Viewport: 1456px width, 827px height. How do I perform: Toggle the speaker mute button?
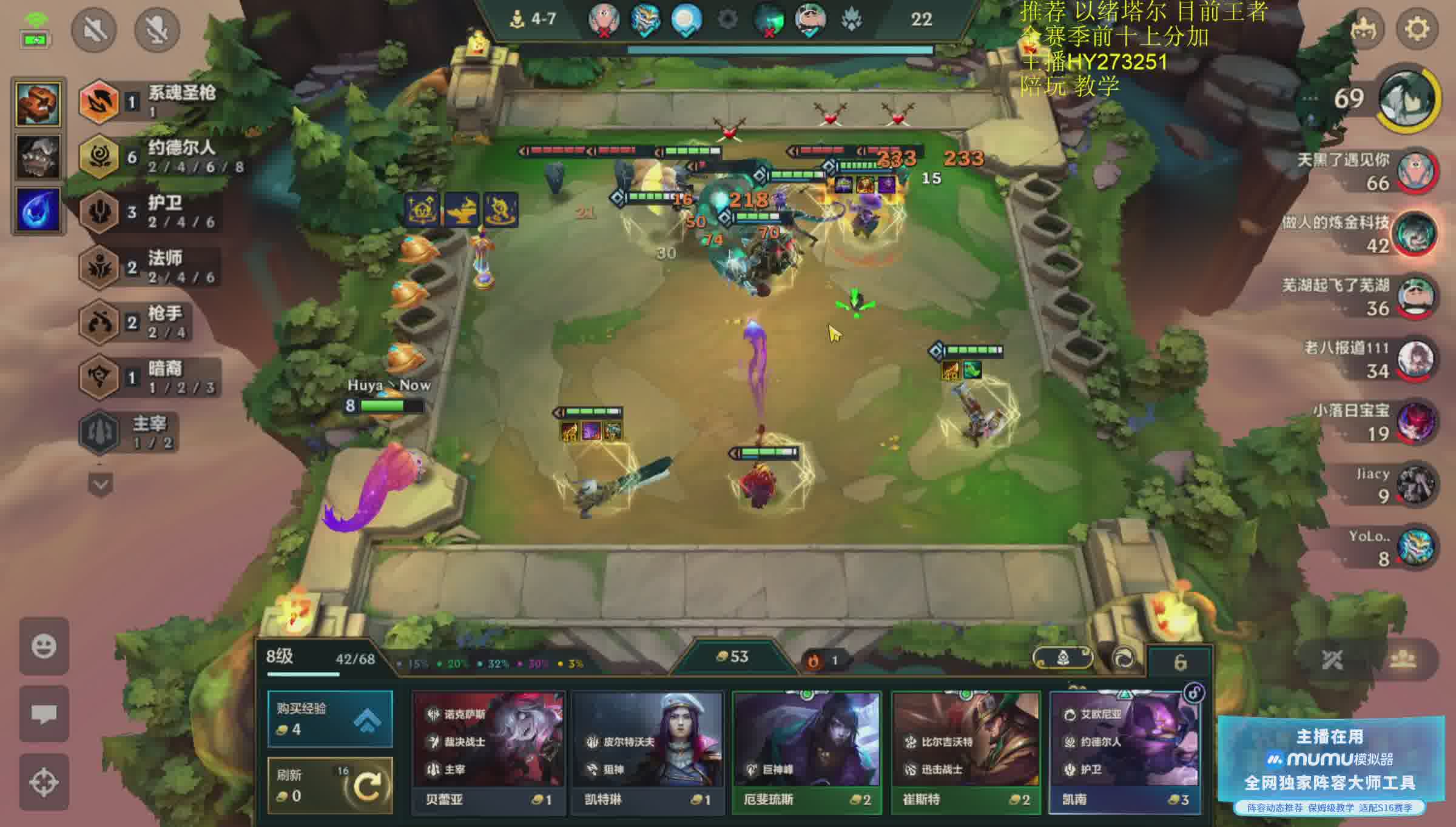94,29
